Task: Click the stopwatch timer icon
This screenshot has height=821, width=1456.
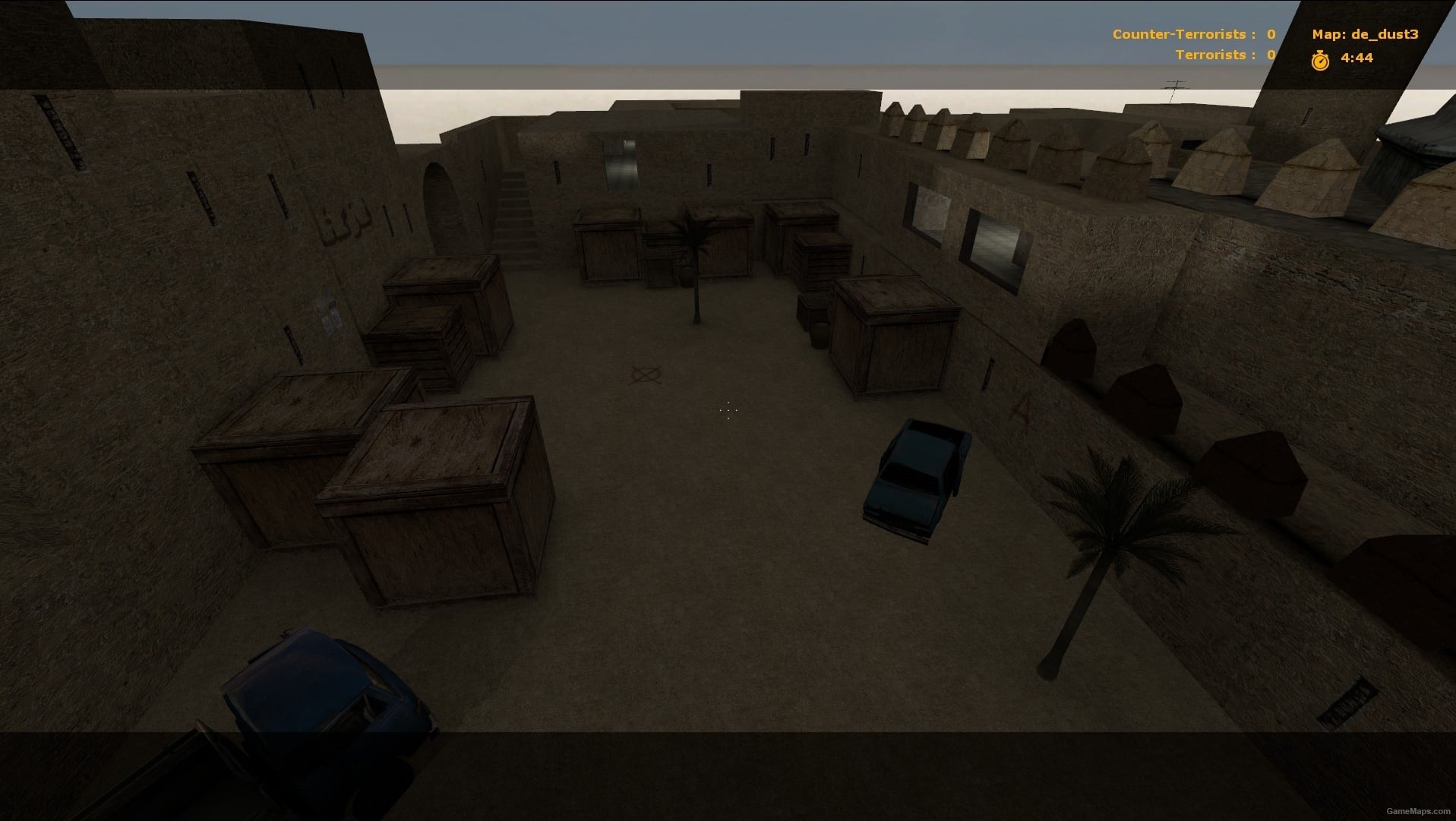Action: (x=1319, y=58)
